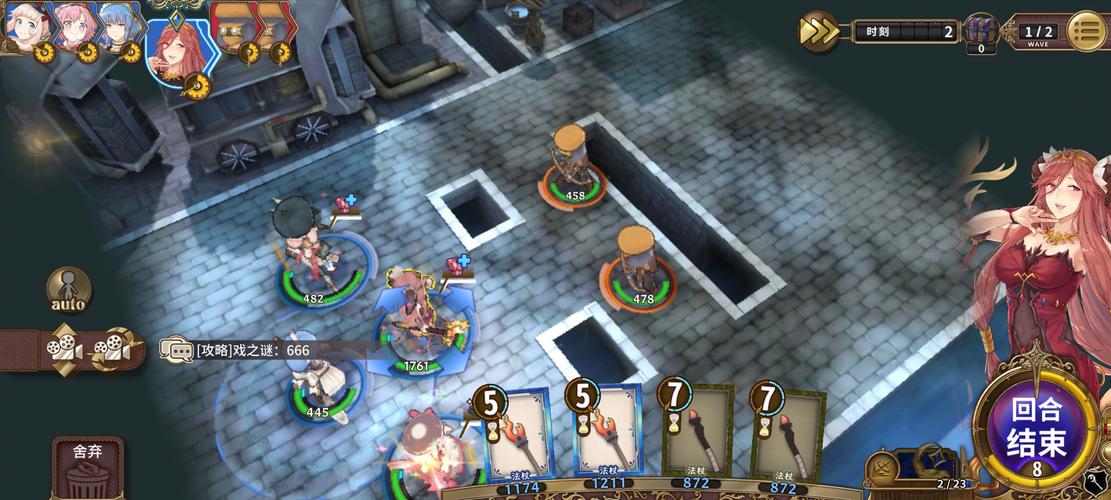Pick the blue-haired girl turn order portrait

(x=120, y=27)
